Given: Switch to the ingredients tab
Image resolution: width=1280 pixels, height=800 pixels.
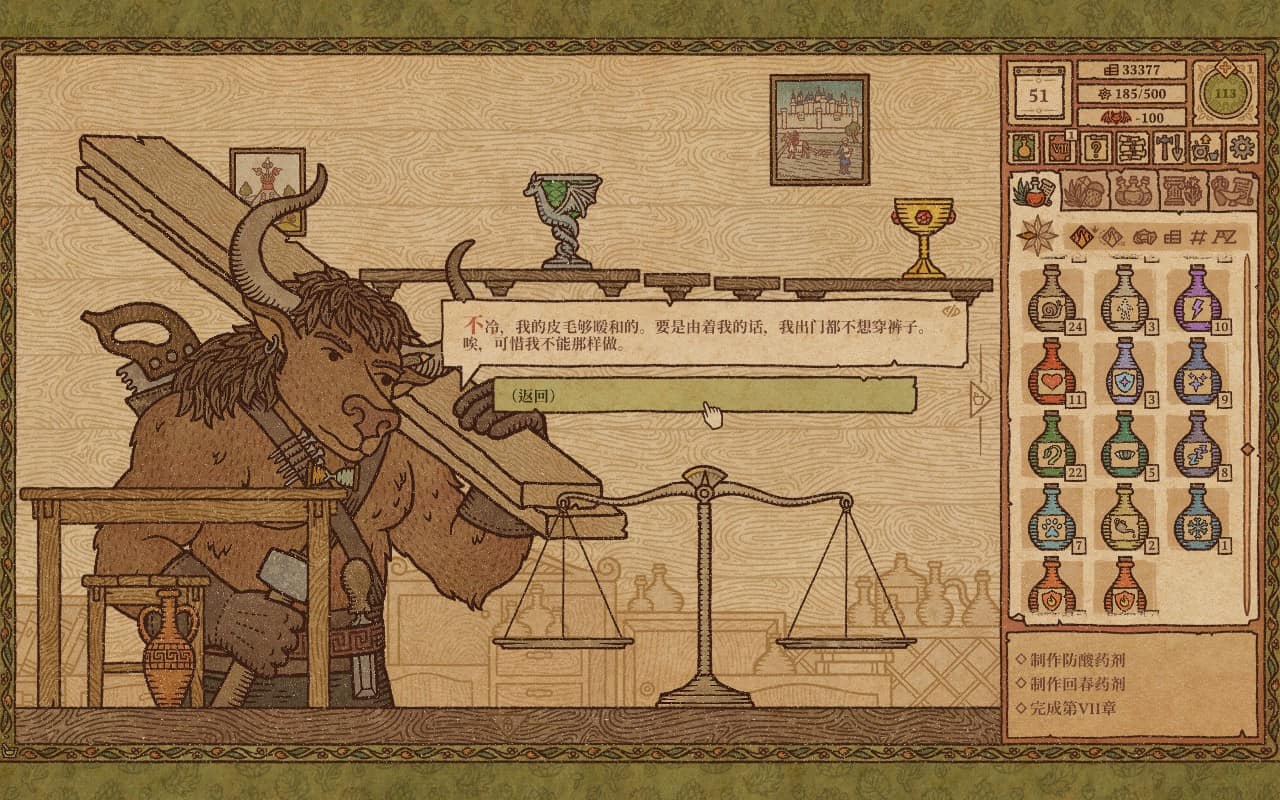Looking at the screenshot, I should click(1085, 190).
